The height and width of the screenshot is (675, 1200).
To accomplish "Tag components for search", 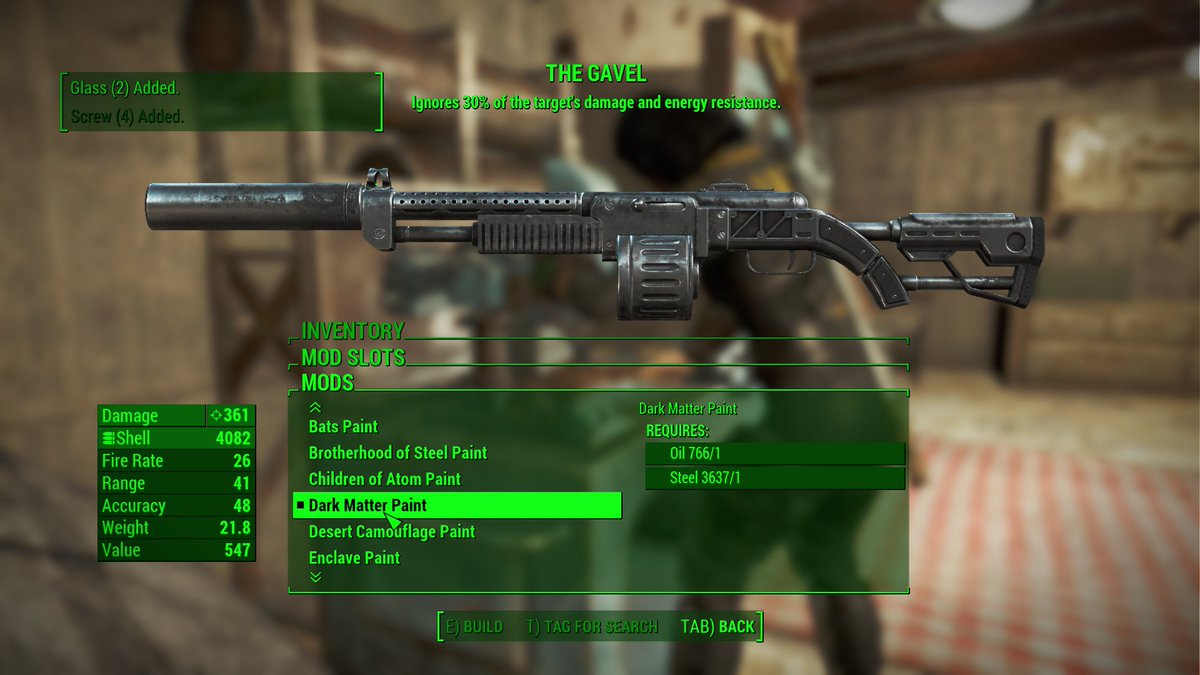I will (591, 627).
